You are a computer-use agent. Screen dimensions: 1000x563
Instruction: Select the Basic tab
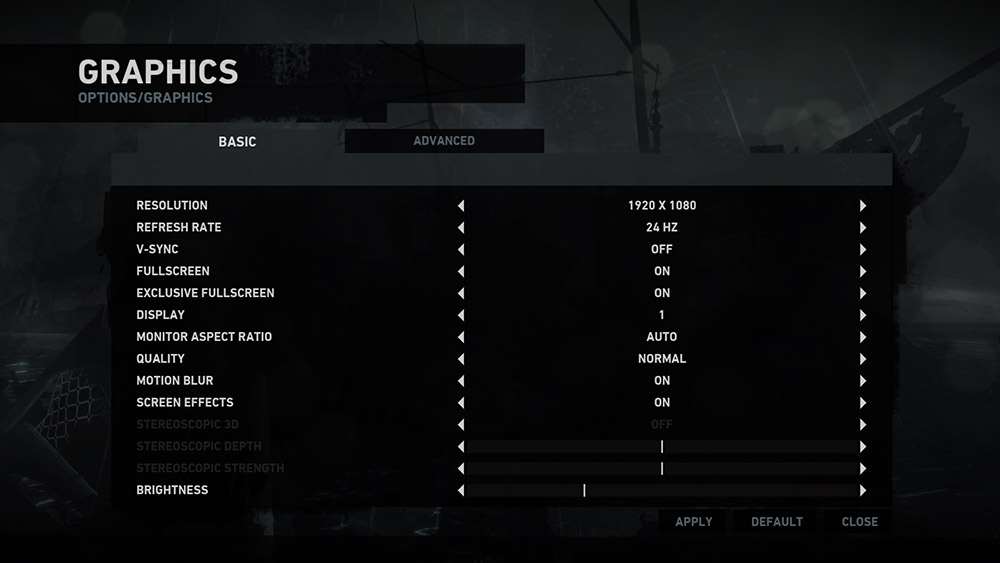pyautogui.click(x=237, y=142)
